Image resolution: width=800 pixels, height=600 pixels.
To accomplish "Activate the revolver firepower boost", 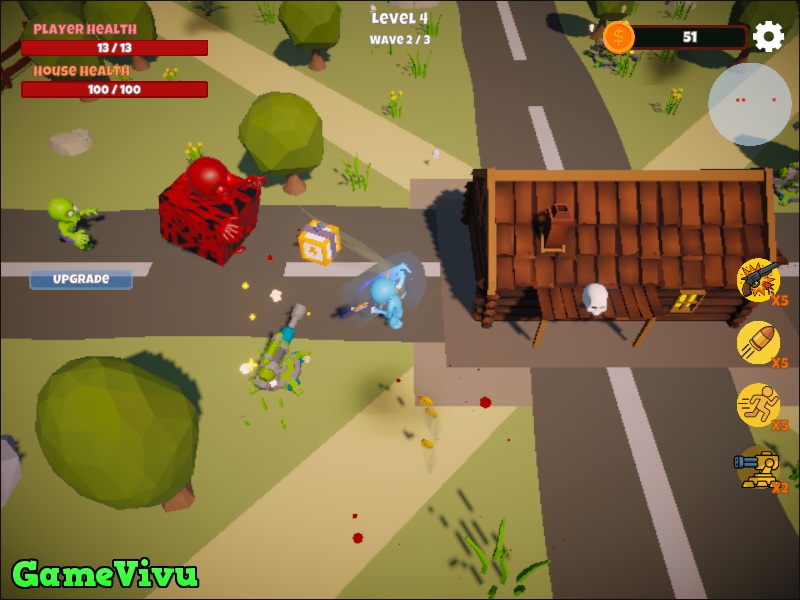I will pyautogui.click(x=759, y=279).
